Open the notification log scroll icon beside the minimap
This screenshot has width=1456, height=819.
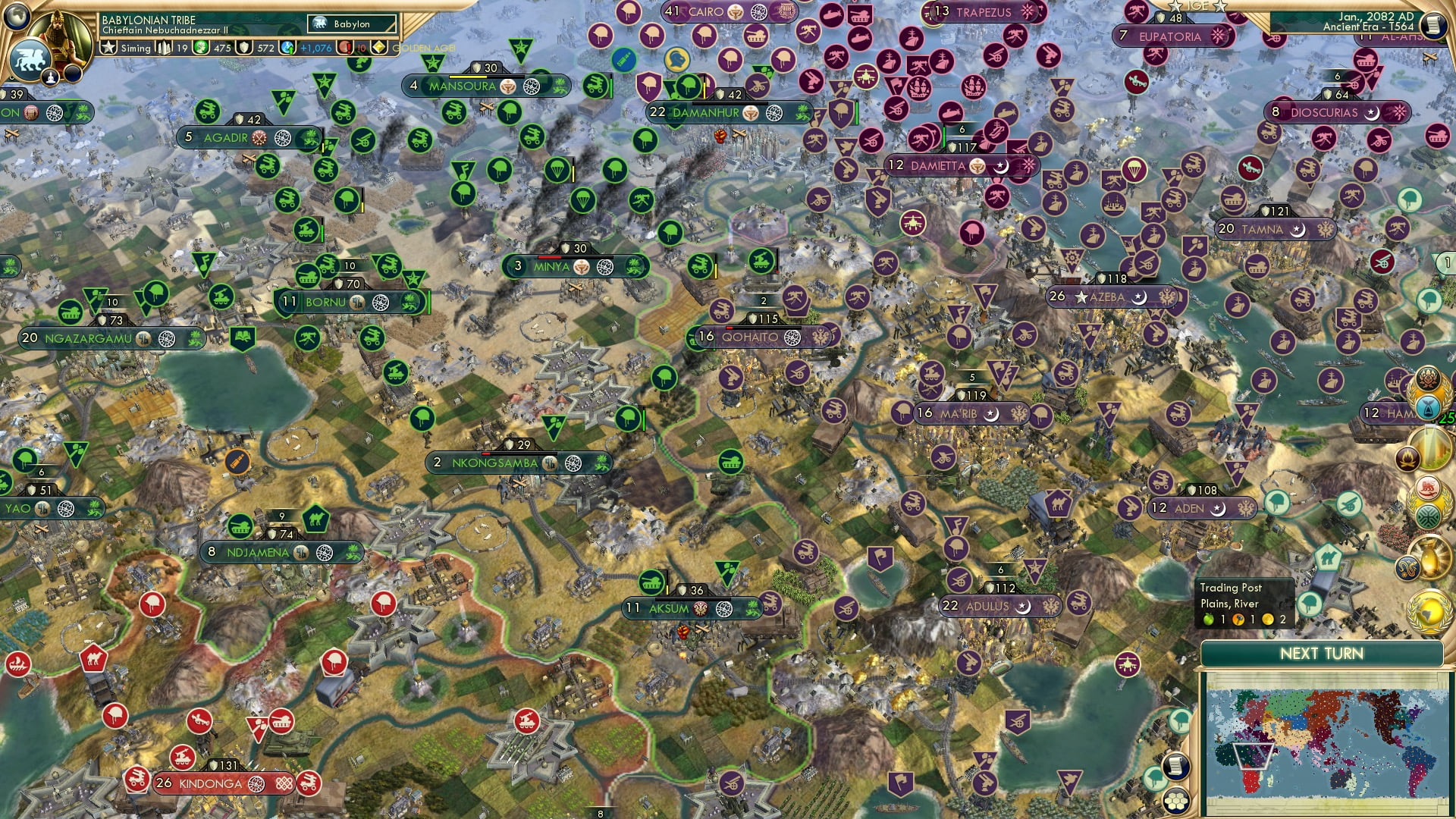click(x=1175, y=767)
